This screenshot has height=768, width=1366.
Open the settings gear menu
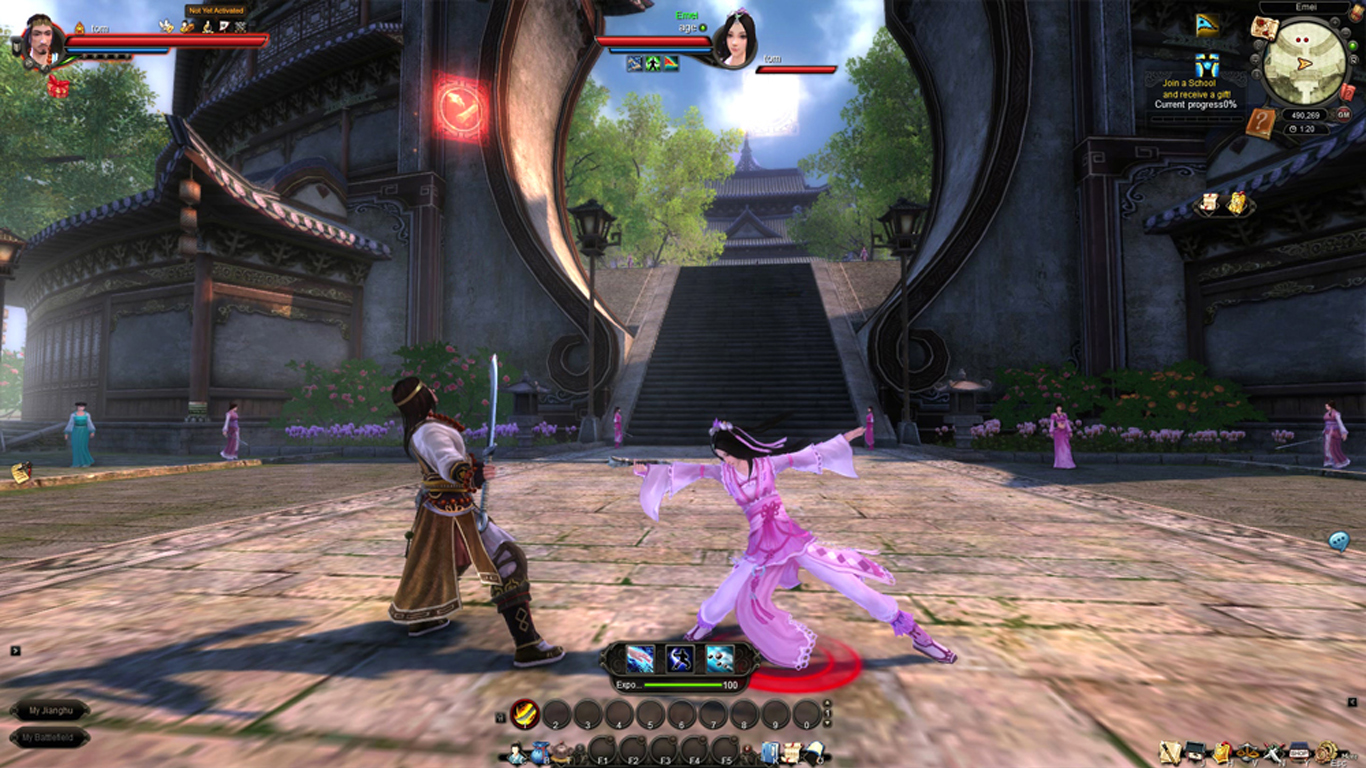click(1326, 752)
